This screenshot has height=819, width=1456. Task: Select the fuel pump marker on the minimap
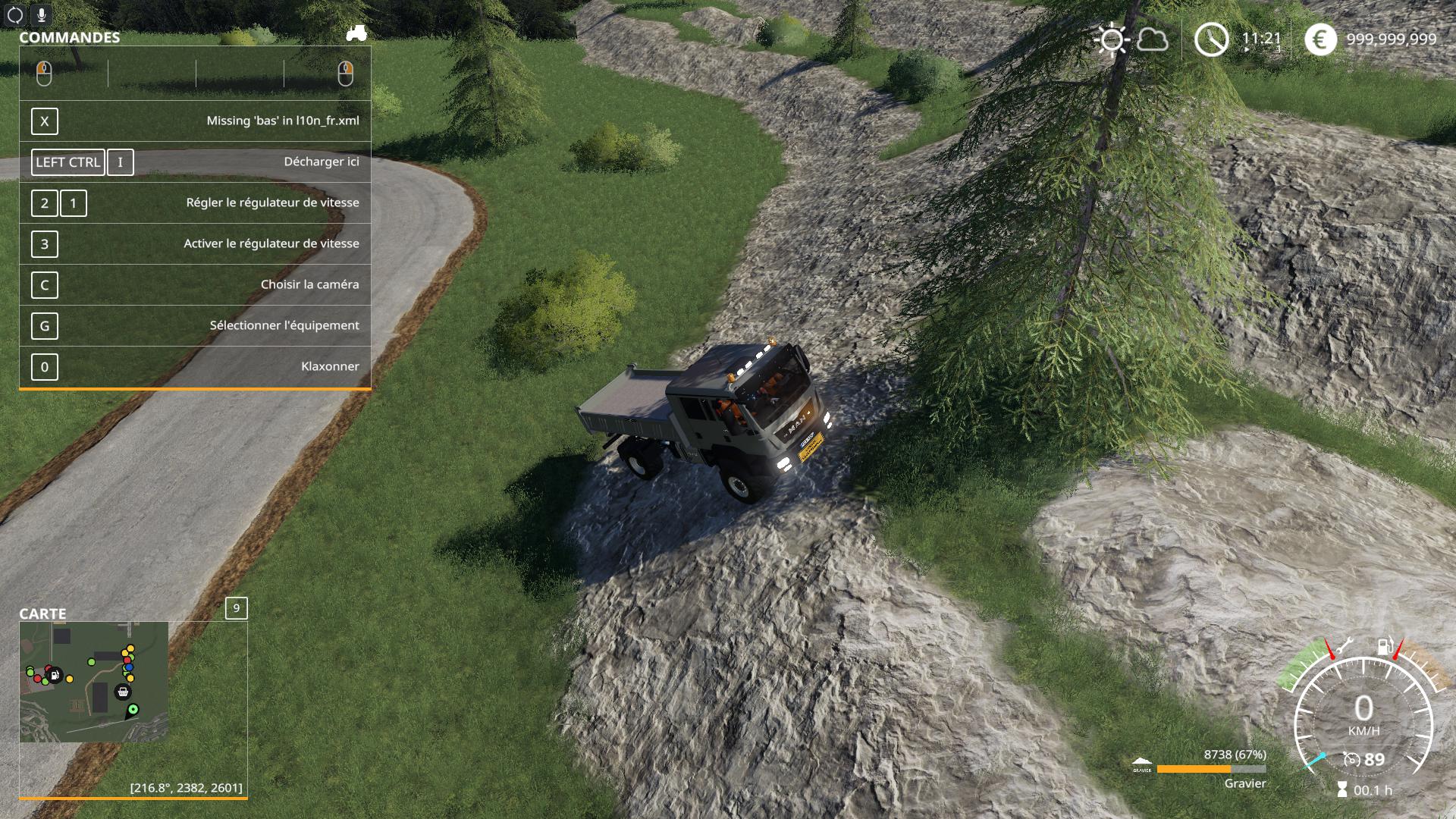tap(54, 674)
